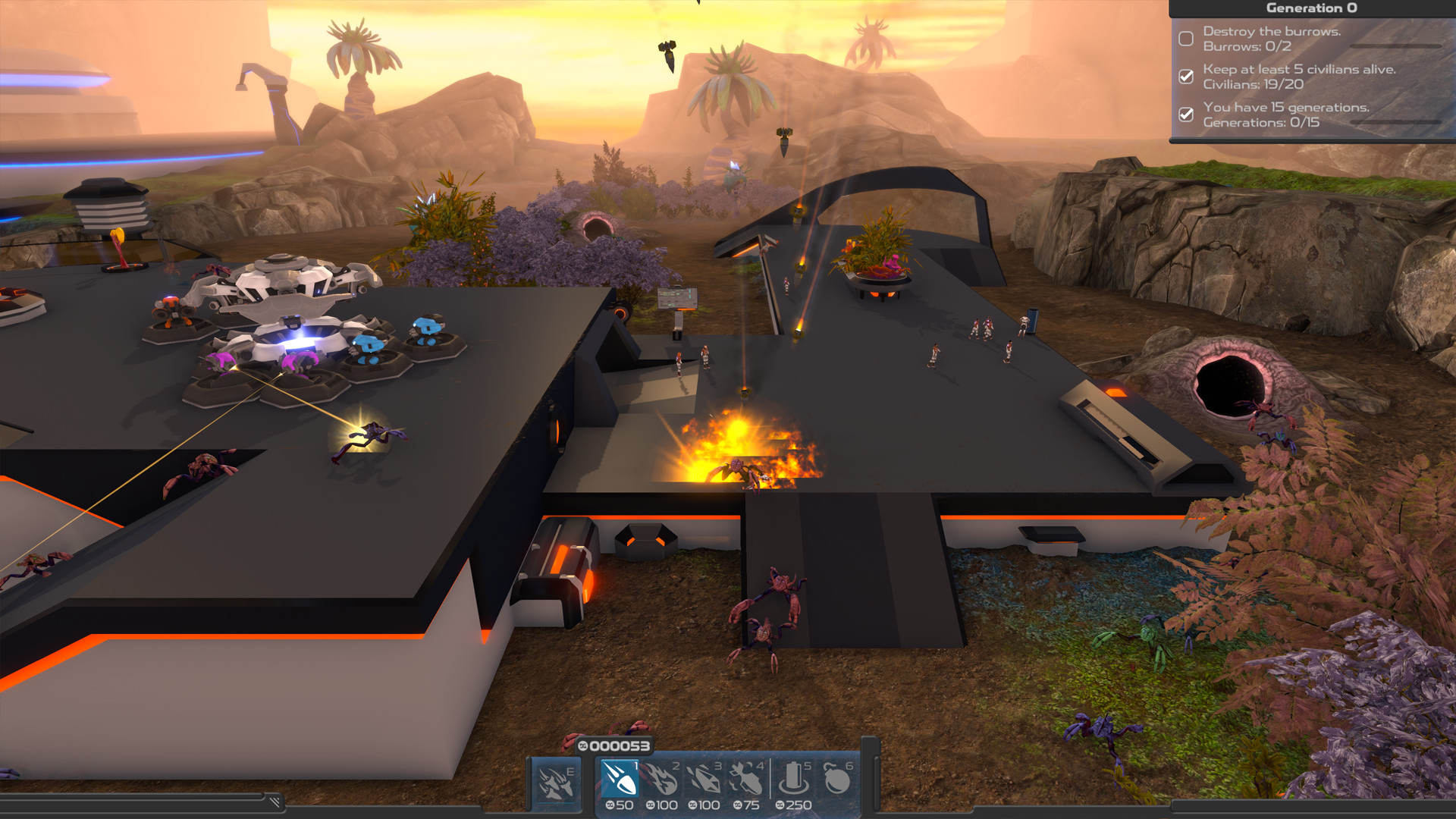The image size is (1456, 819).
Task: Select the bomb ability in slot 6
Action: [x=839, y=780]
